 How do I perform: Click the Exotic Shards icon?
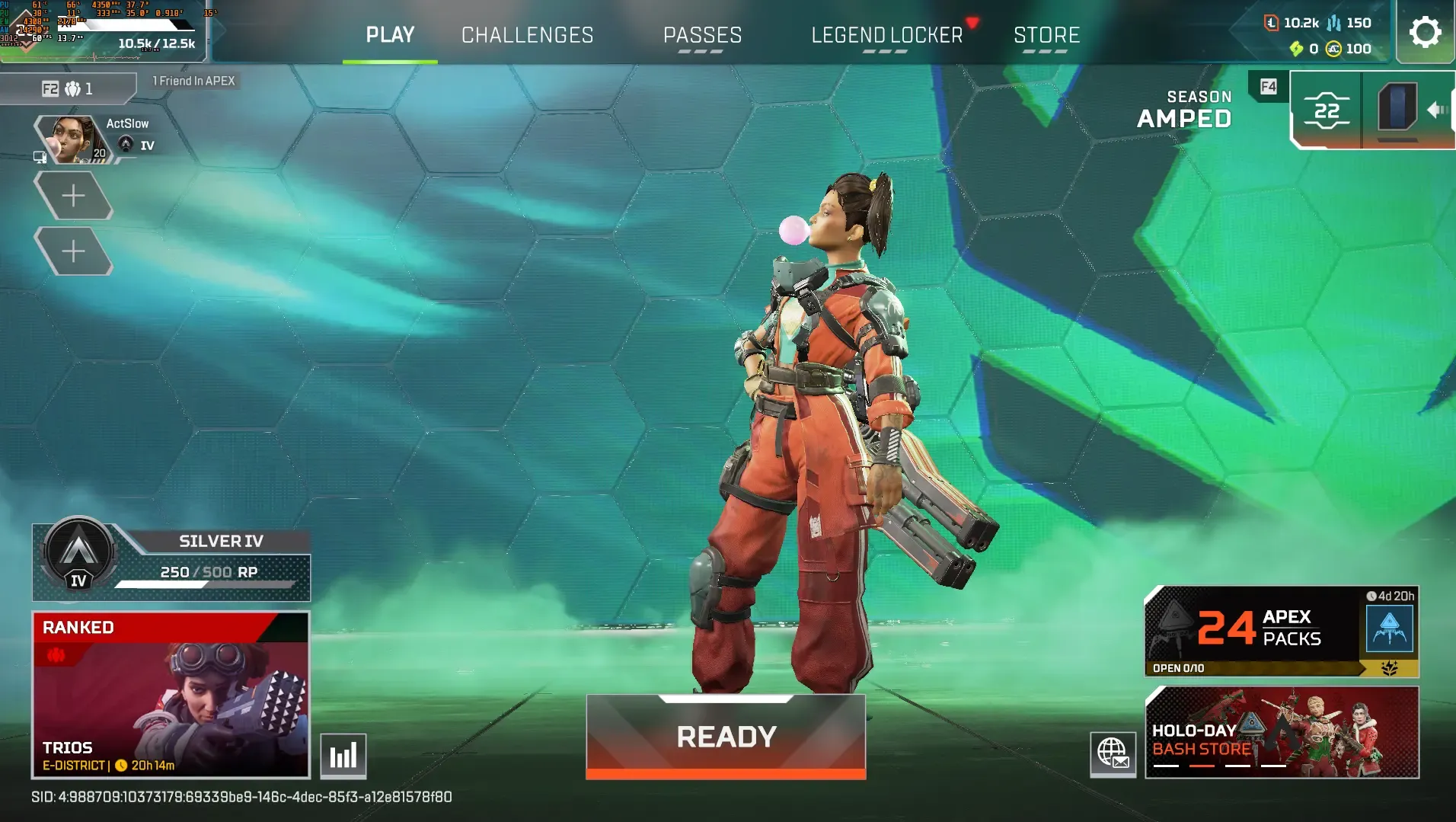coord(1297,50)
